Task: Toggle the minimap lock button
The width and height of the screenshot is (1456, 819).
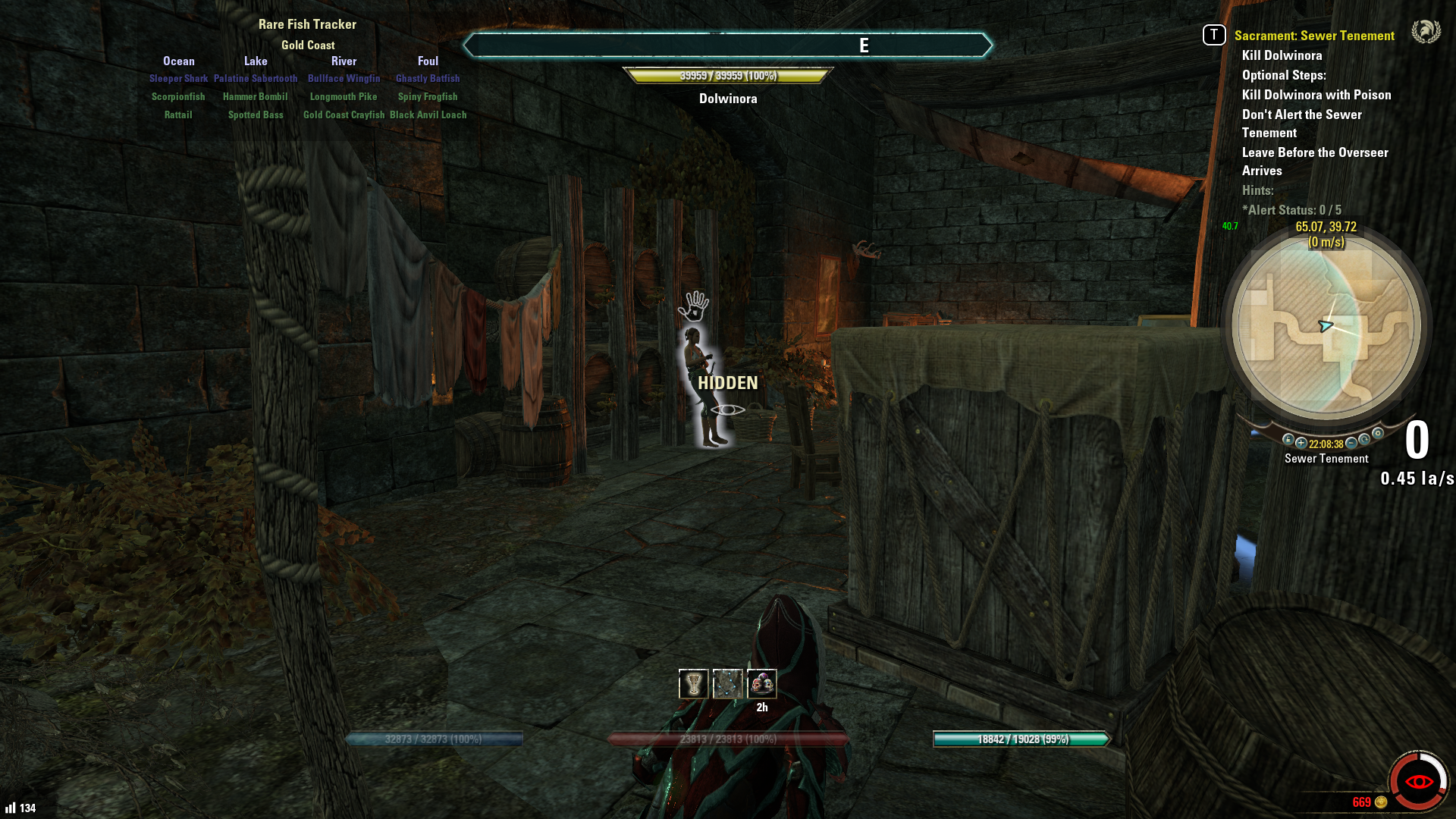Action: [1288, 439]
